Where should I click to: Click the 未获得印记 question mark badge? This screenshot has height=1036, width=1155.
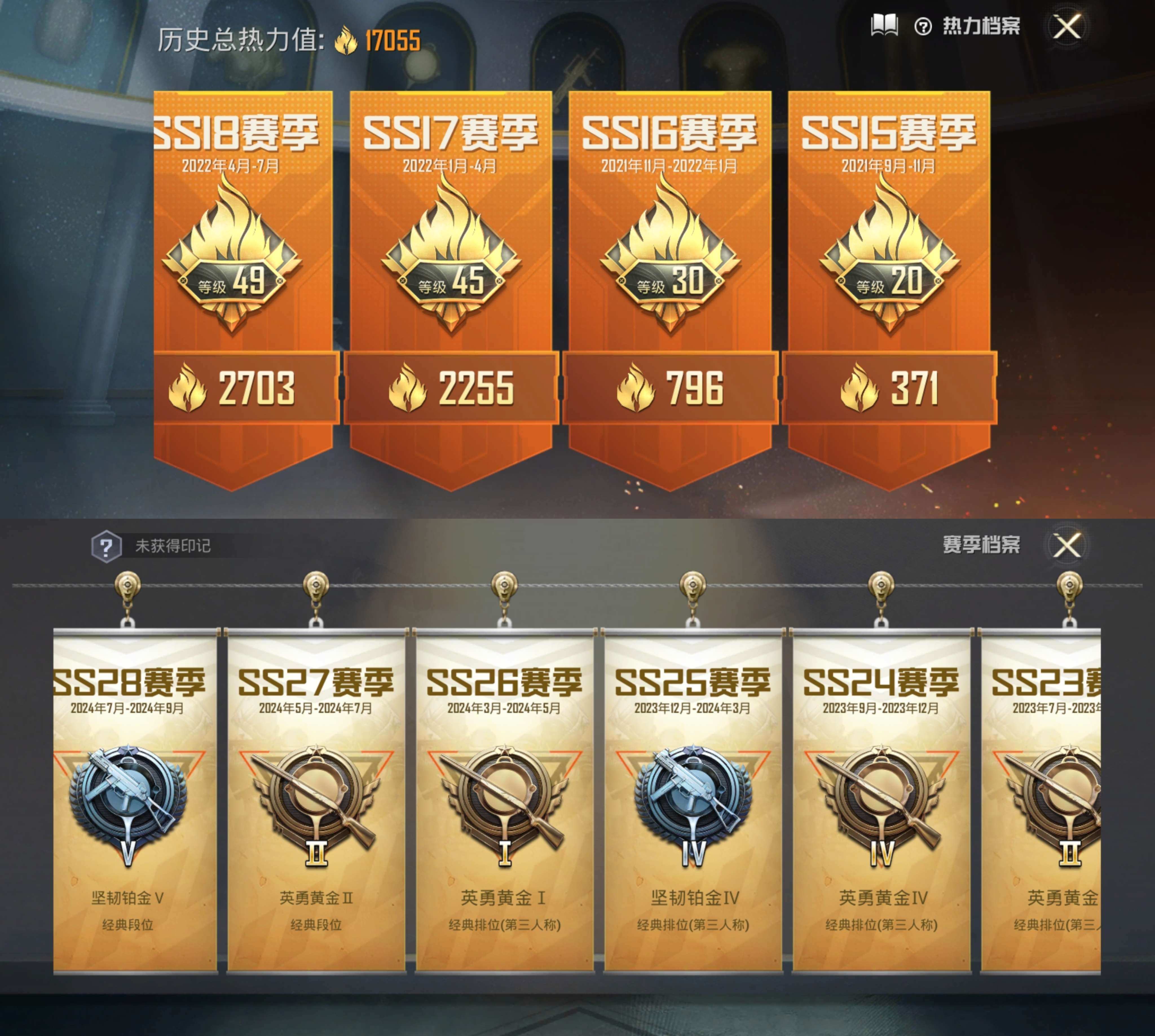[106, 546]
